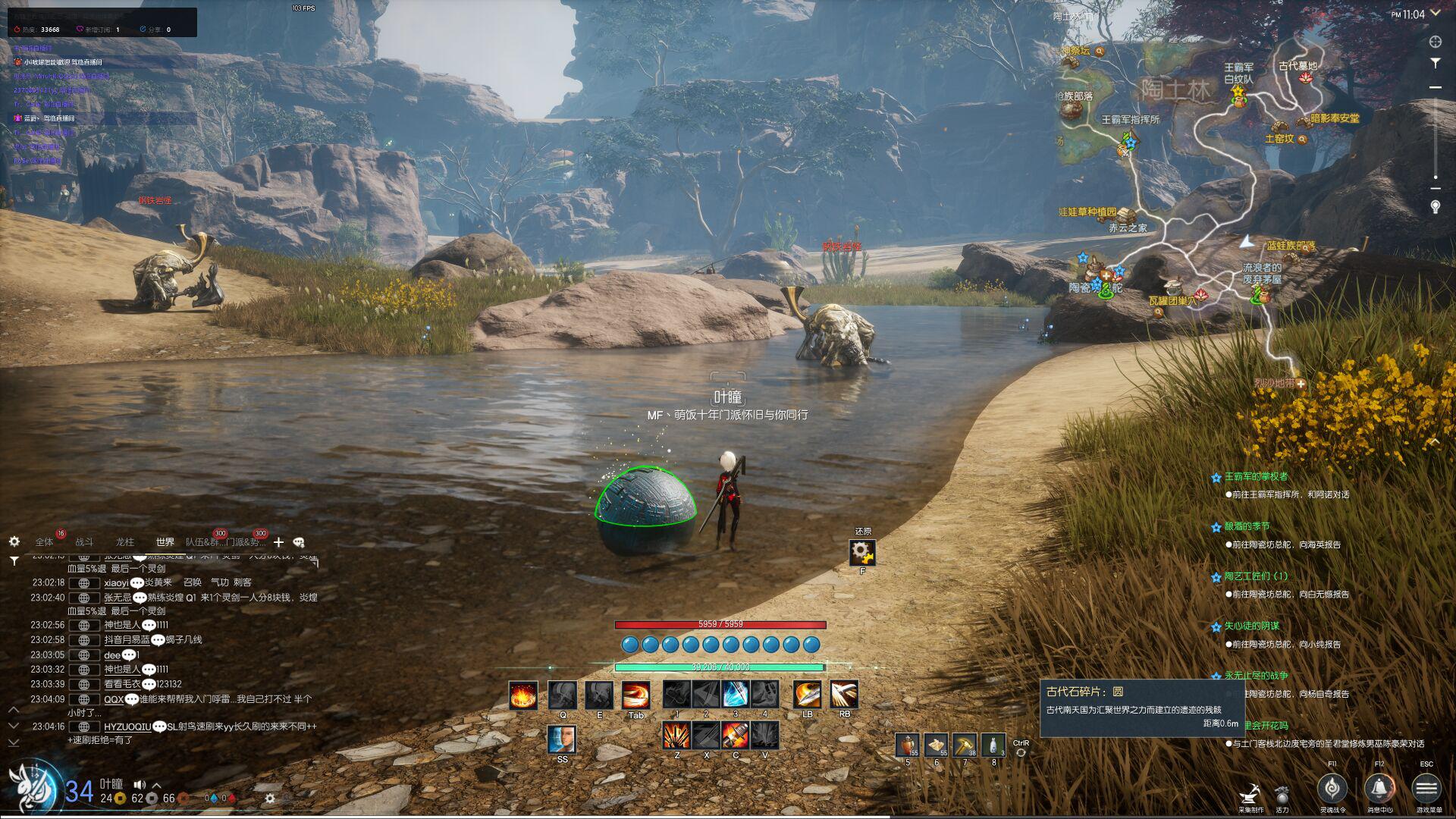Activate the SS face portrait skill
Viewport: 1456px width, 819px height.
[561, 739]
